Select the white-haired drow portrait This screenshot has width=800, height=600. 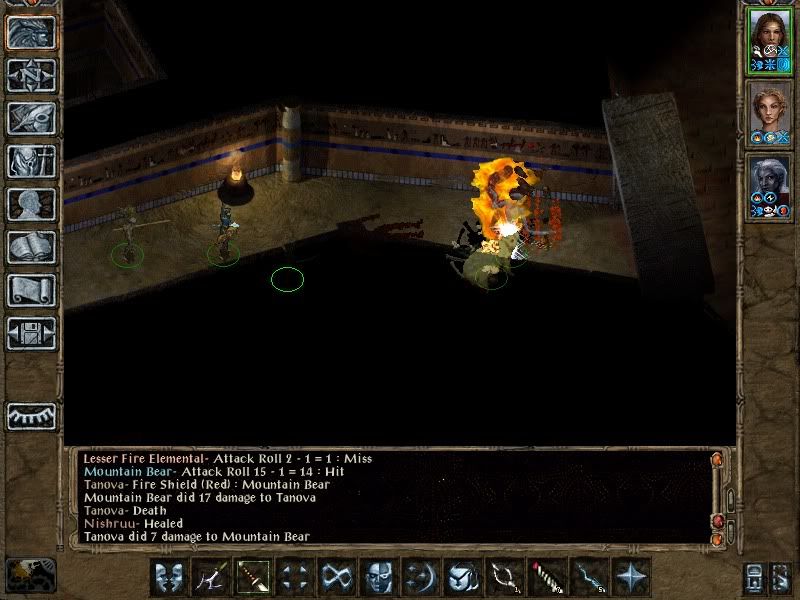coord(769,188)
